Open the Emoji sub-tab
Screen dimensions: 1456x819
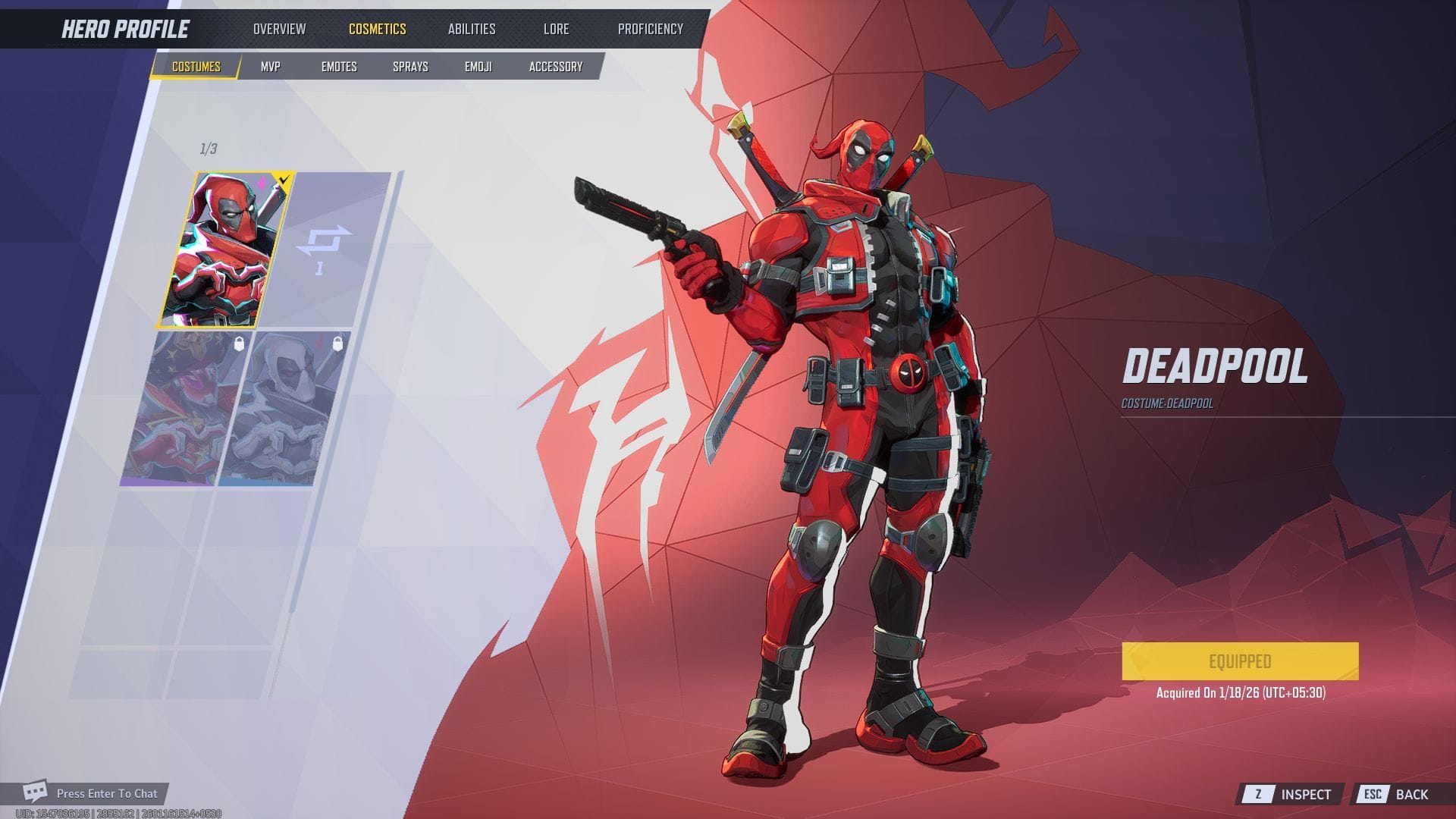point(478,67)
